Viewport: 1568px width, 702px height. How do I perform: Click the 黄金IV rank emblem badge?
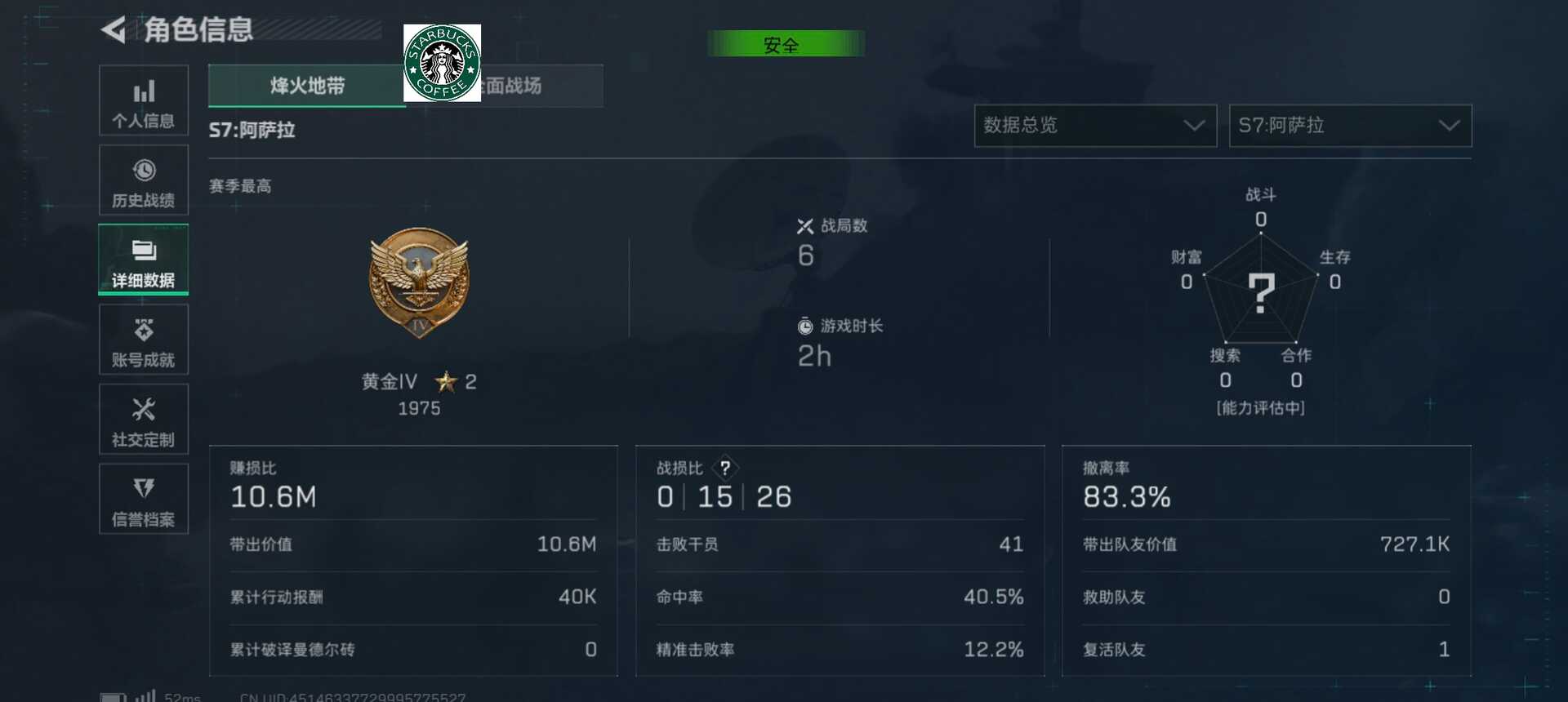pos(418,282)
